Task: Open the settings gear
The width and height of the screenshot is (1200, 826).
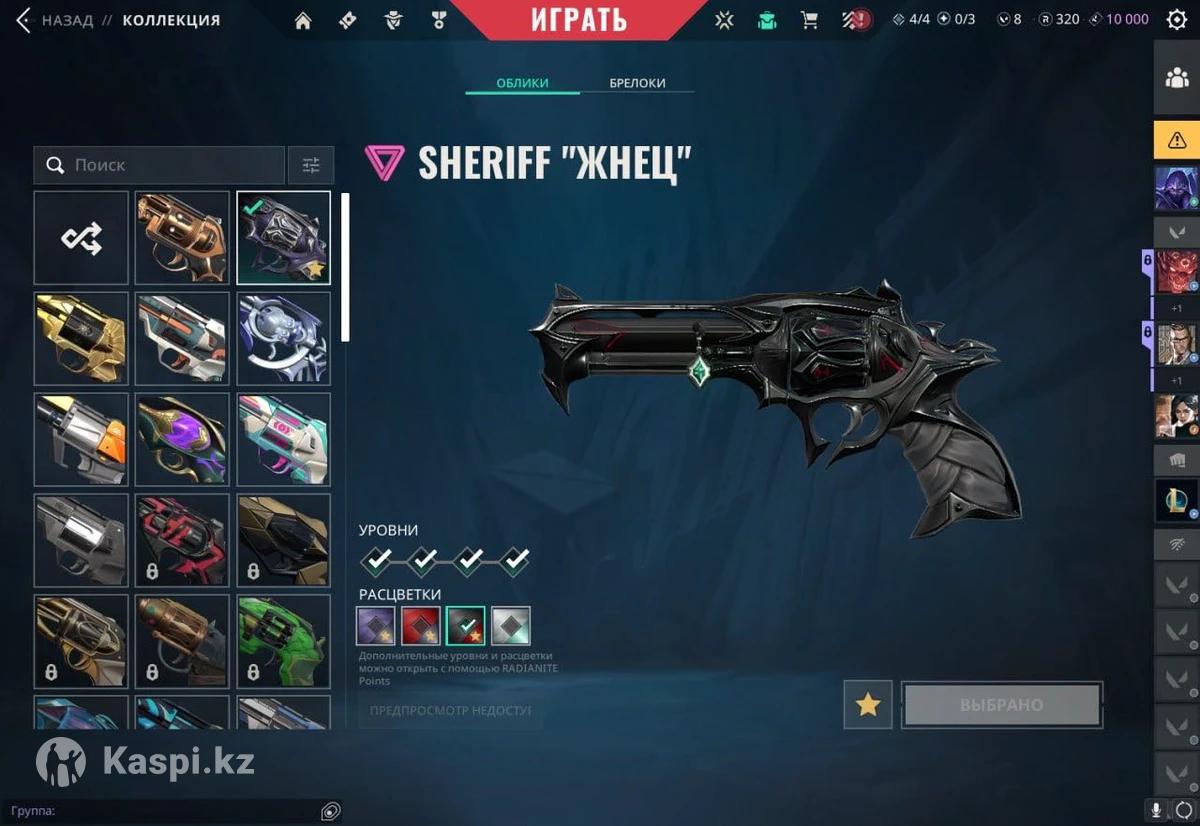Action: pyautogui.click(x=1177, y=20)
